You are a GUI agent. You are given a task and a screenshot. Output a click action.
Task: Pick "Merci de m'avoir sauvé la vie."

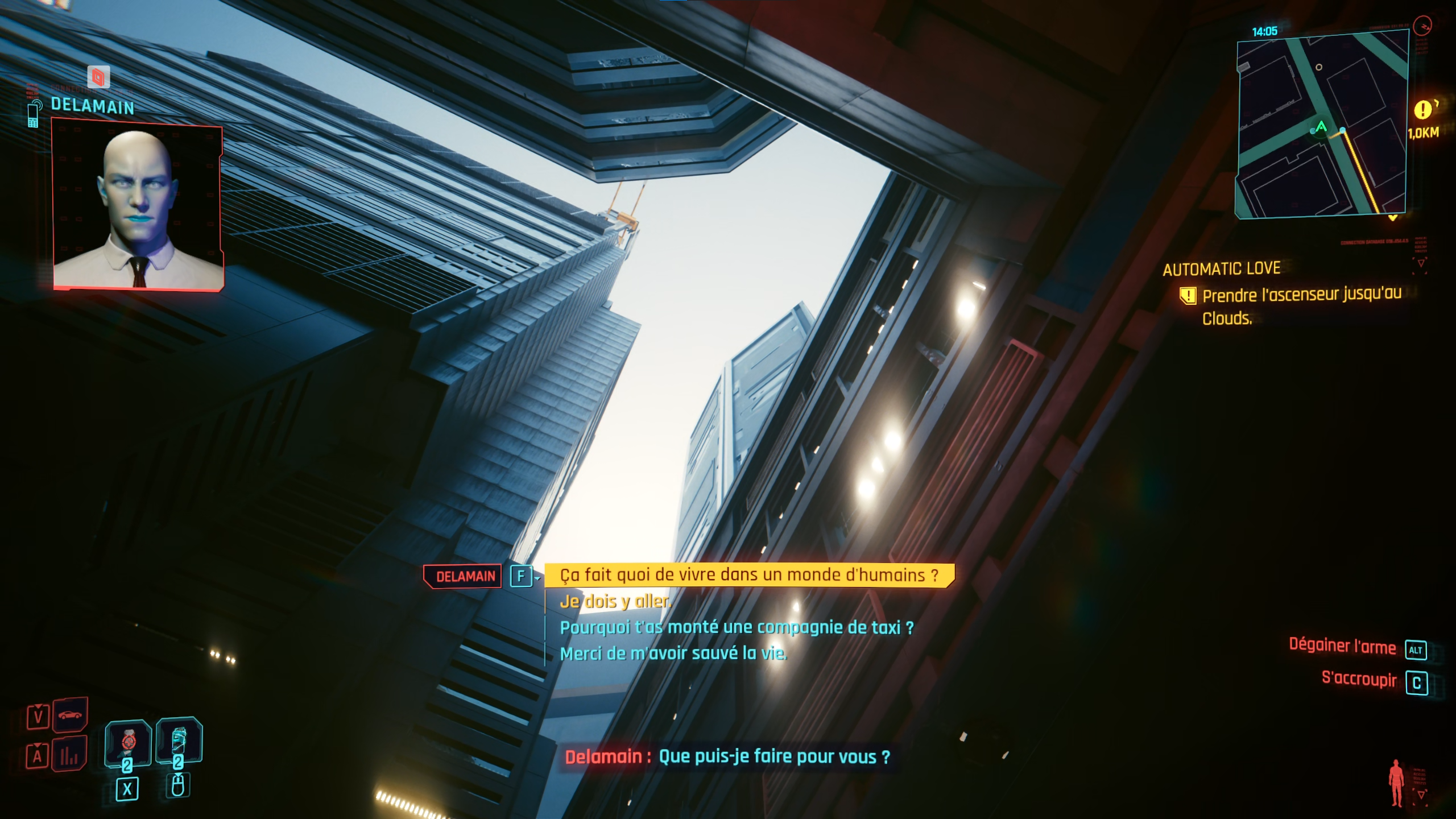[673, 653]
